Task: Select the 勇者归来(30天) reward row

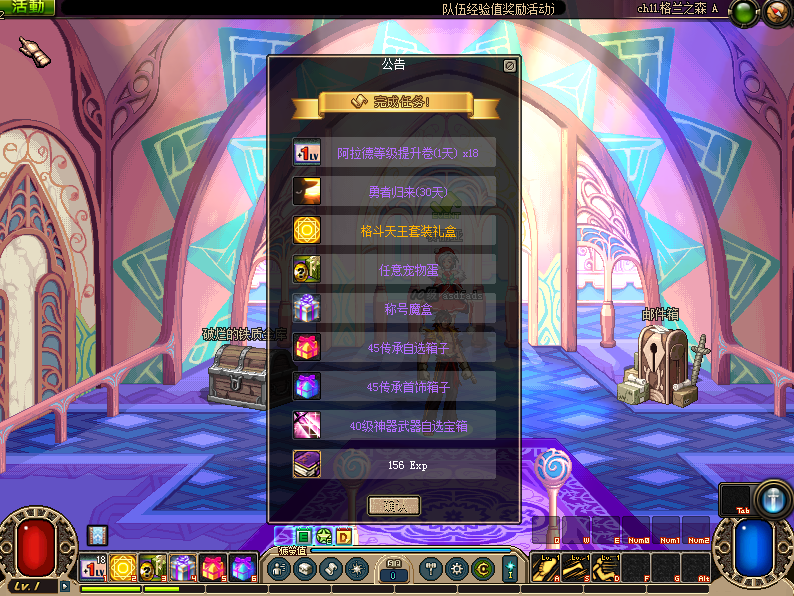Action: [394, 191]
